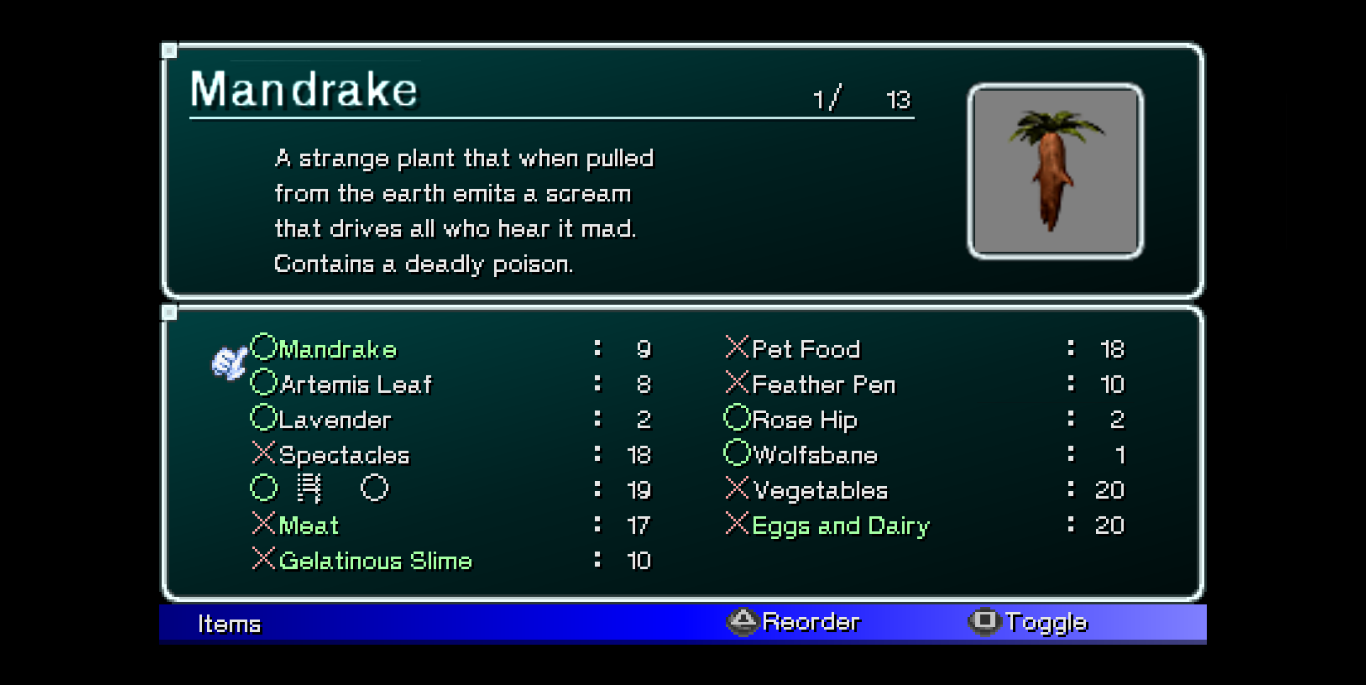The image size is (1366, 685).
Task: Pick the Wolfsbane item row
Action: pos(814,455)
